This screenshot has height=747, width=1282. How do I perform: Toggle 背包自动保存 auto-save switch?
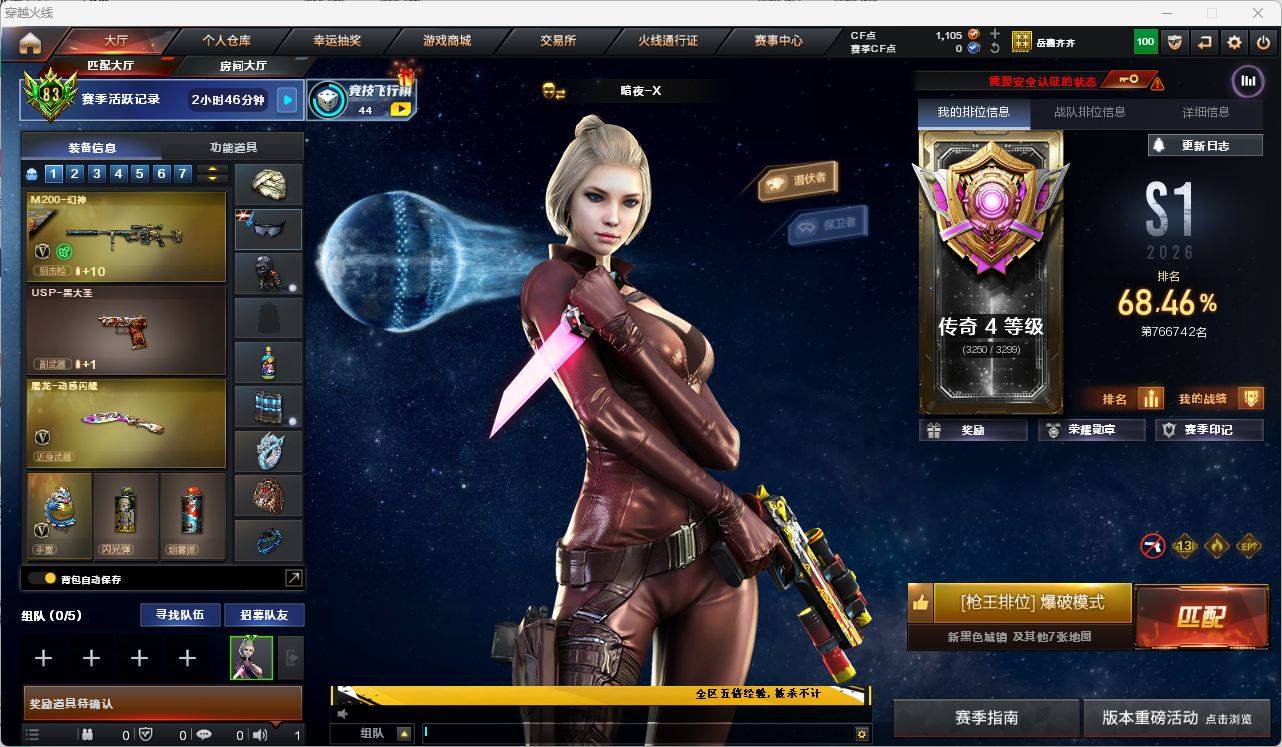point(42,578)
